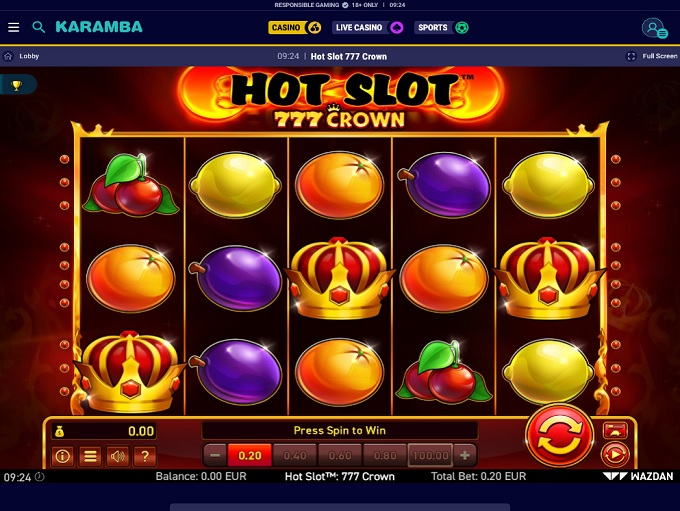Go to the Sports section
The width and height of the screenshot is (680, 511).
pyautogui.click(x=441, y=28)
